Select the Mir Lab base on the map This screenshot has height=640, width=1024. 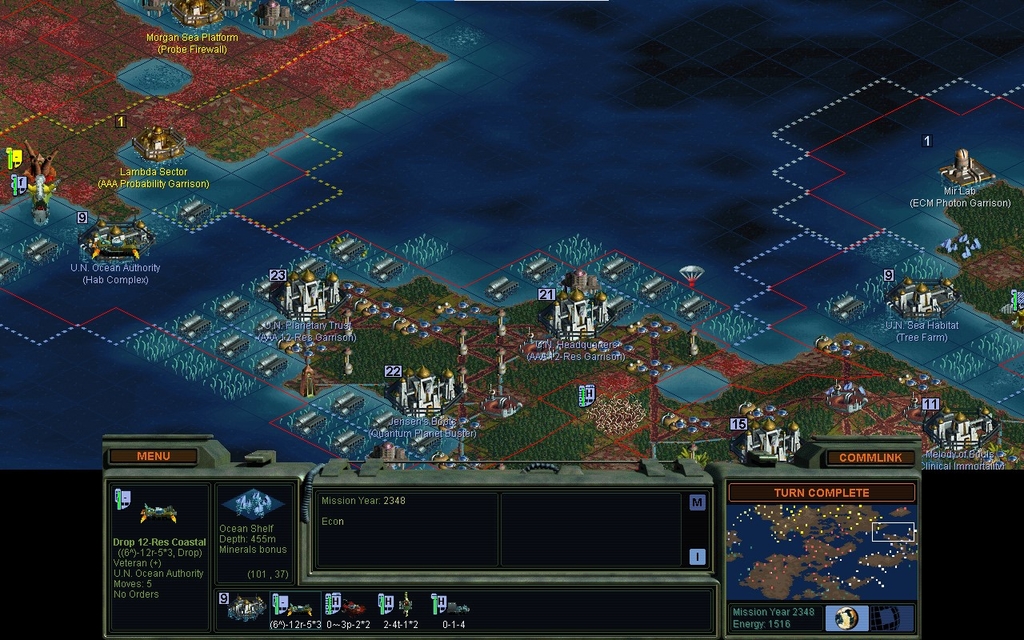click(x=961, y=166)
